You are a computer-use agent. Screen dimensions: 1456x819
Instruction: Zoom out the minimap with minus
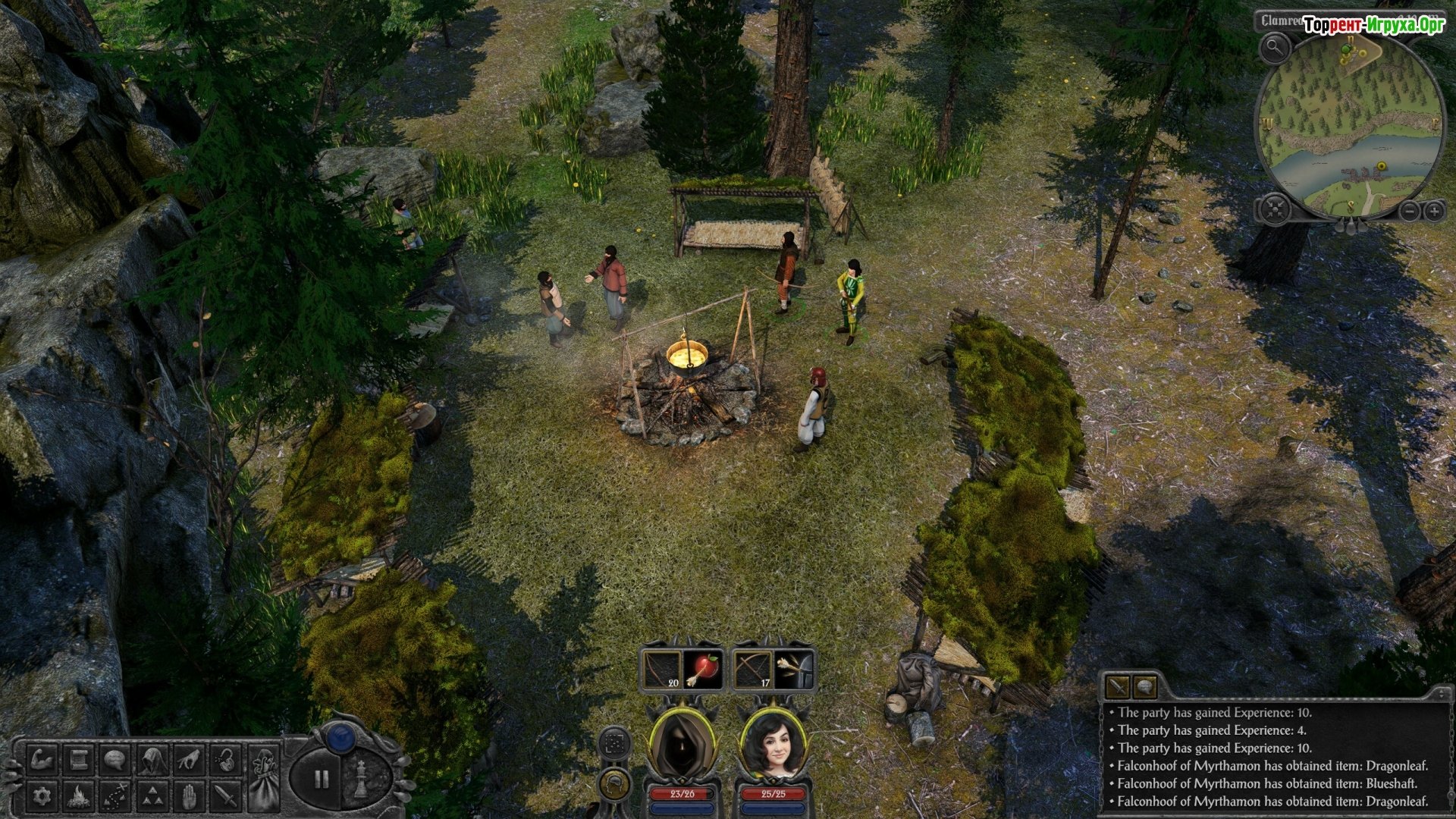1408,211
